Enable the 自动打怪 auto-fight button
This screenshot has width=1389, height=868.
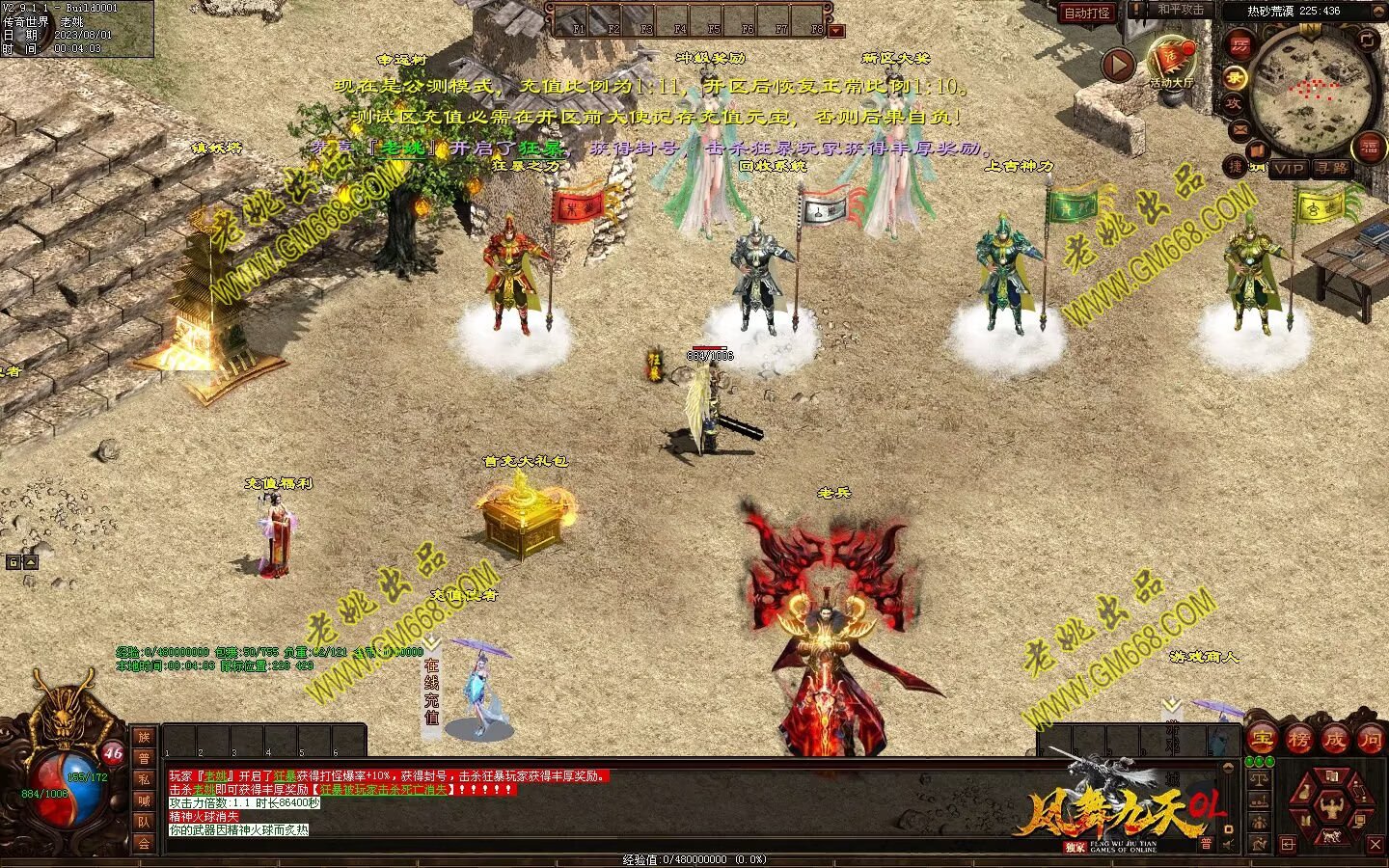[x=1087, y=13]
